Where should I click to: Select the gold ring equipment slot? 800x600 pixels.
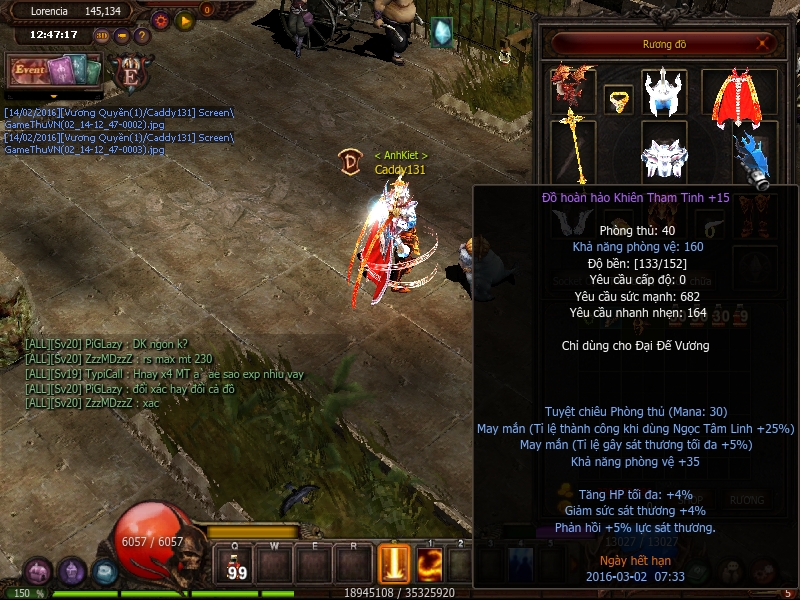[618, 100]
